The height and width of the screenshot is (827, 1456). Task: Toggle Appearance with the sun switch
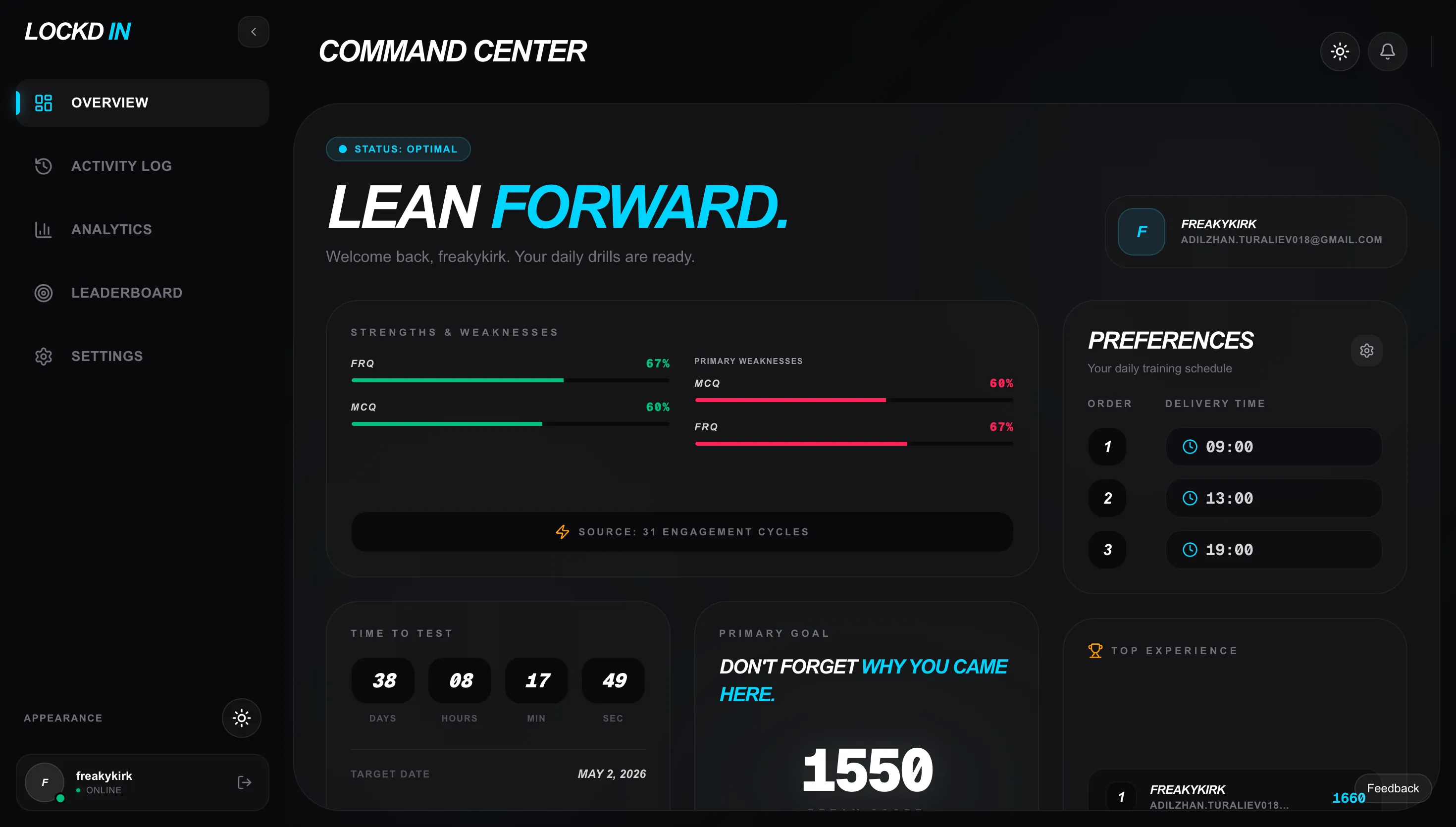click(x=241, y=718)
